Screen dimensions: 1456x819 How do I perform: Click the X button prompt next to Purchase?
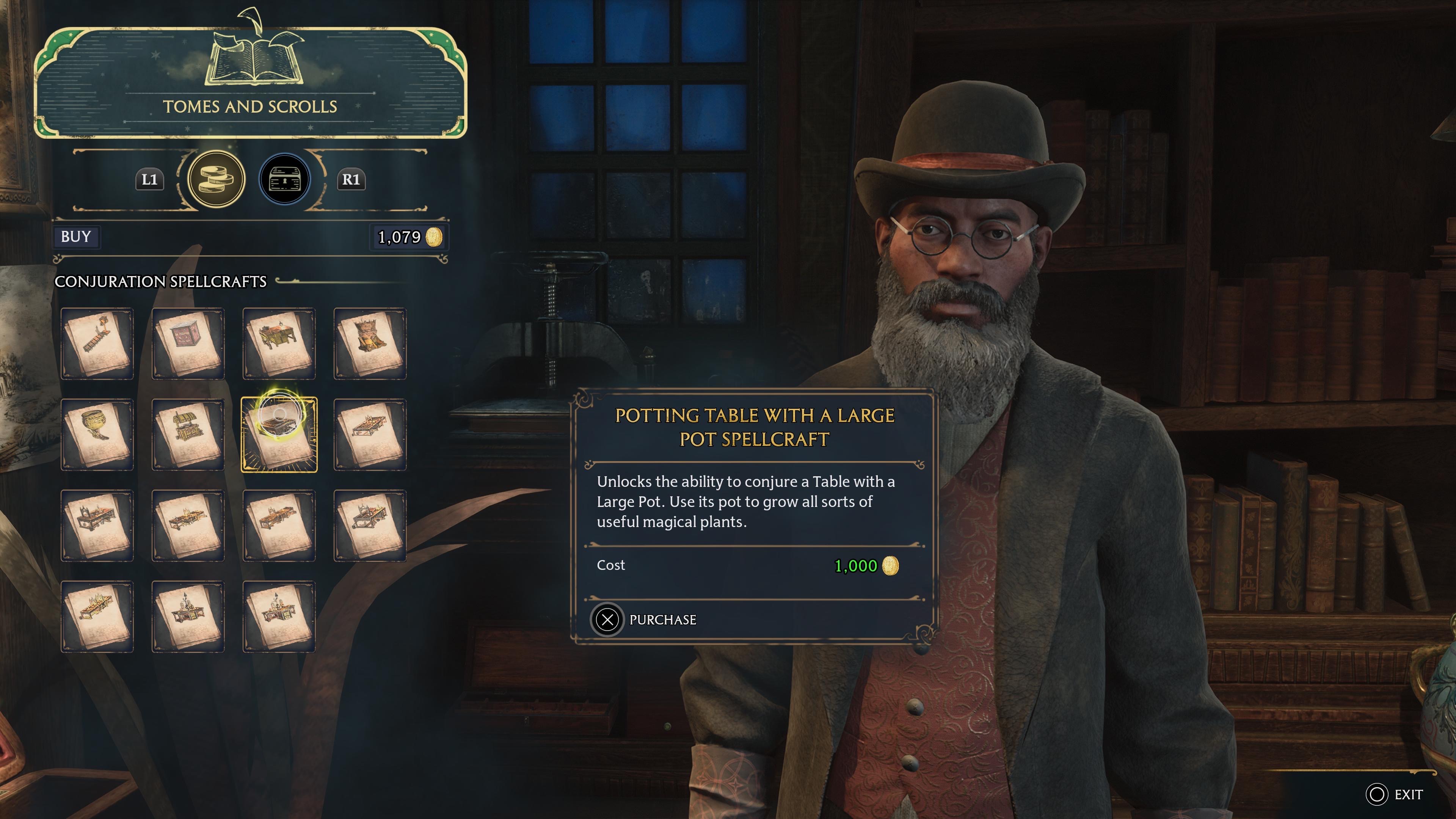click(x=607, y=619)
